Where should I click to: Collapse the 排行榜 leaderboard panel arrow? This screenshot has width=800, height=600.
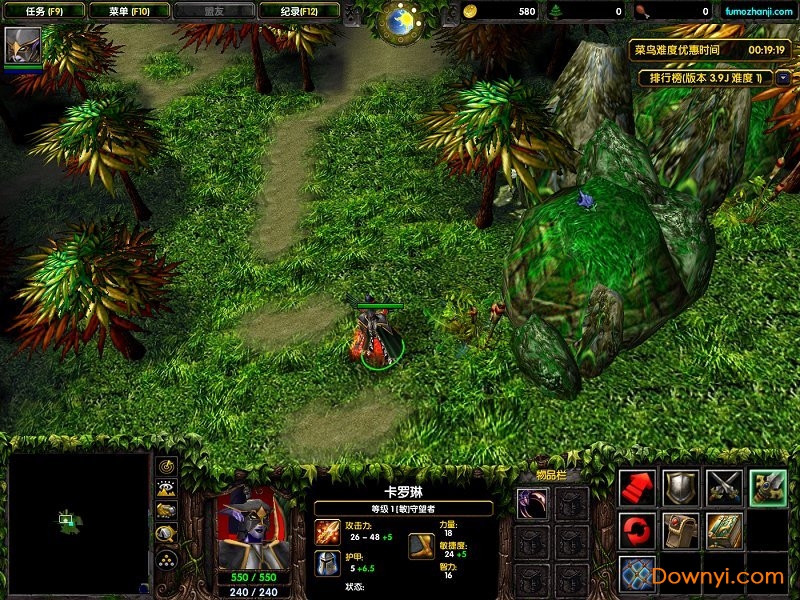pos(783,77)
